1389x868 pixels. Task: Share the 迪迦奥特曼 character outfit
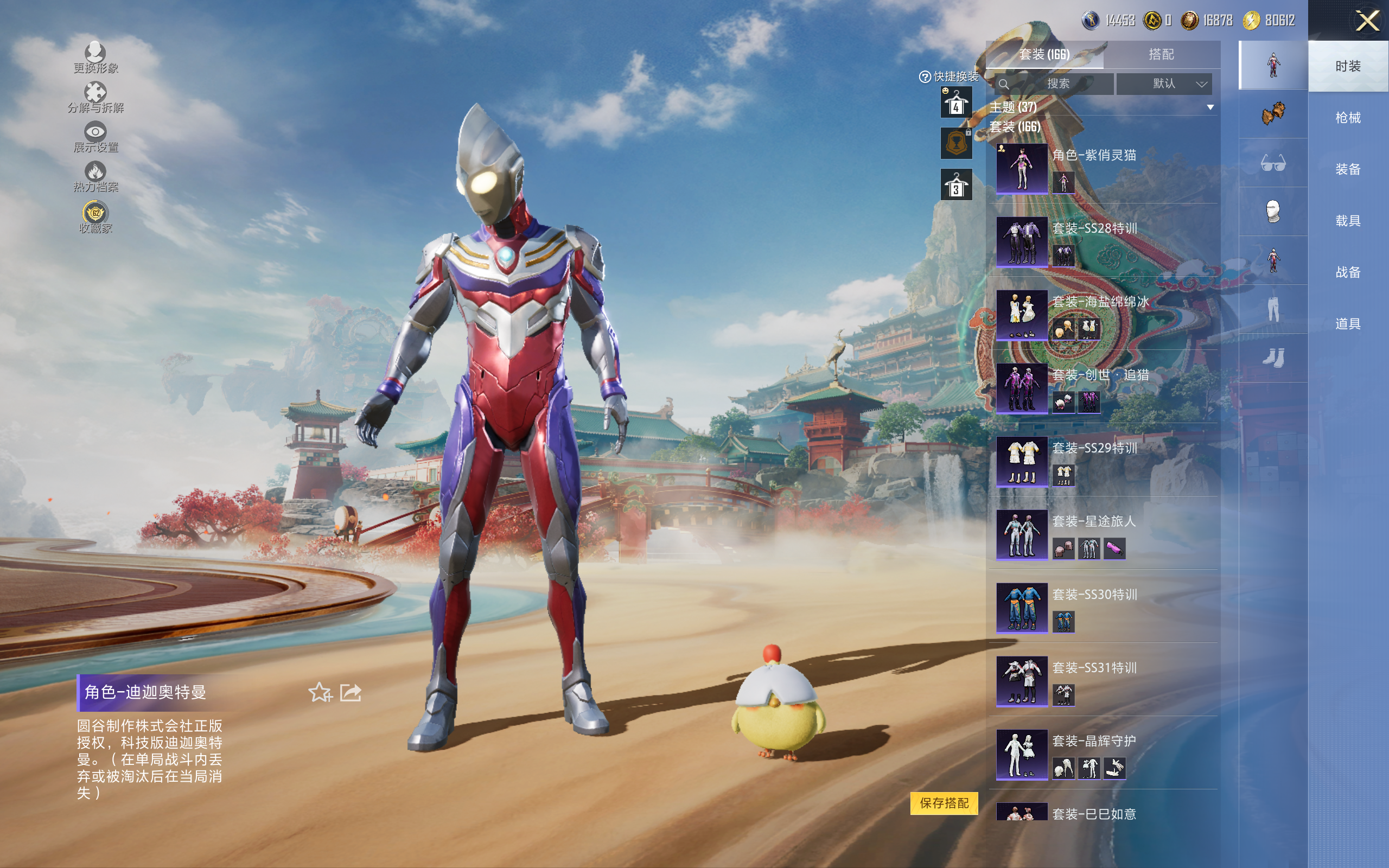pos(351,692)
